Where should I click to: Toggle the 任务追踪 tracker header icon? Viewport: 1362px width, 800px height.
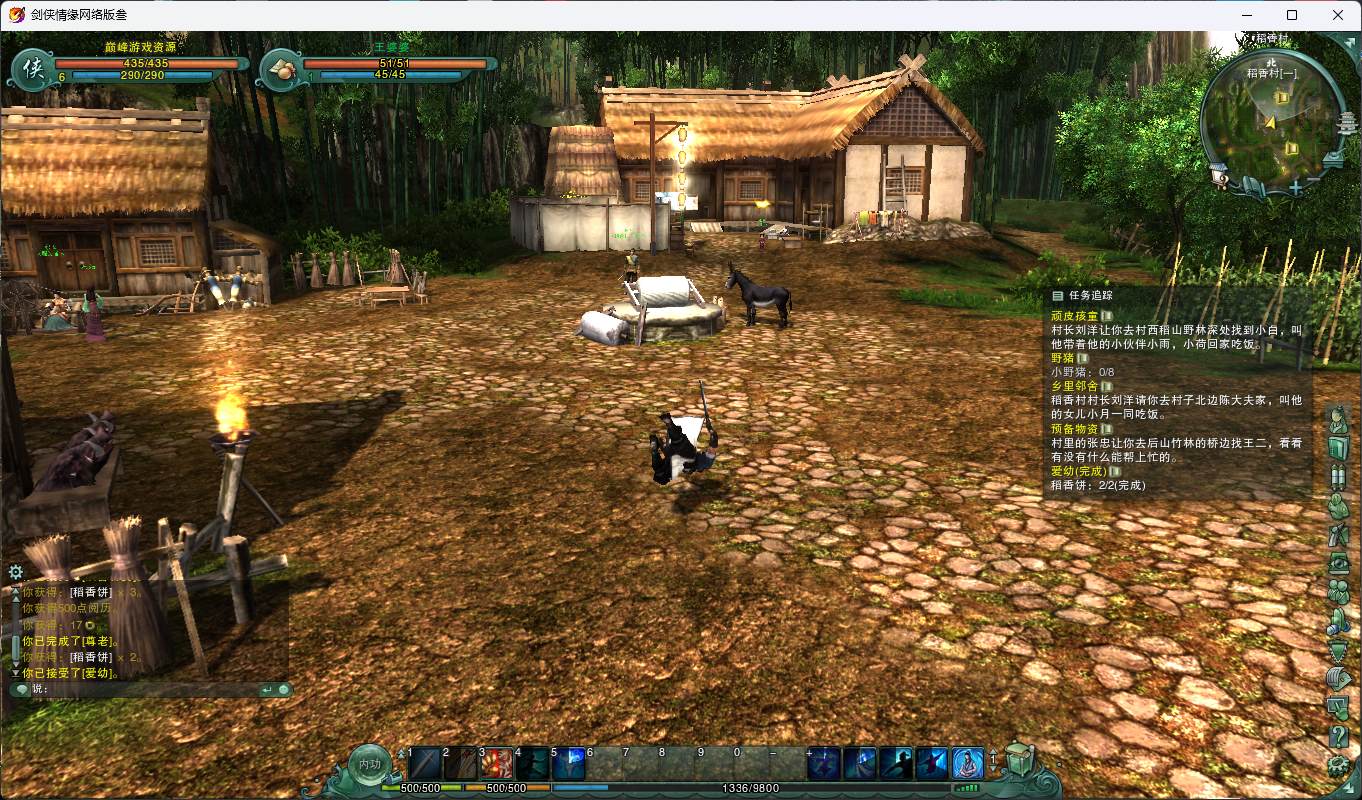tap(1057, 296)
